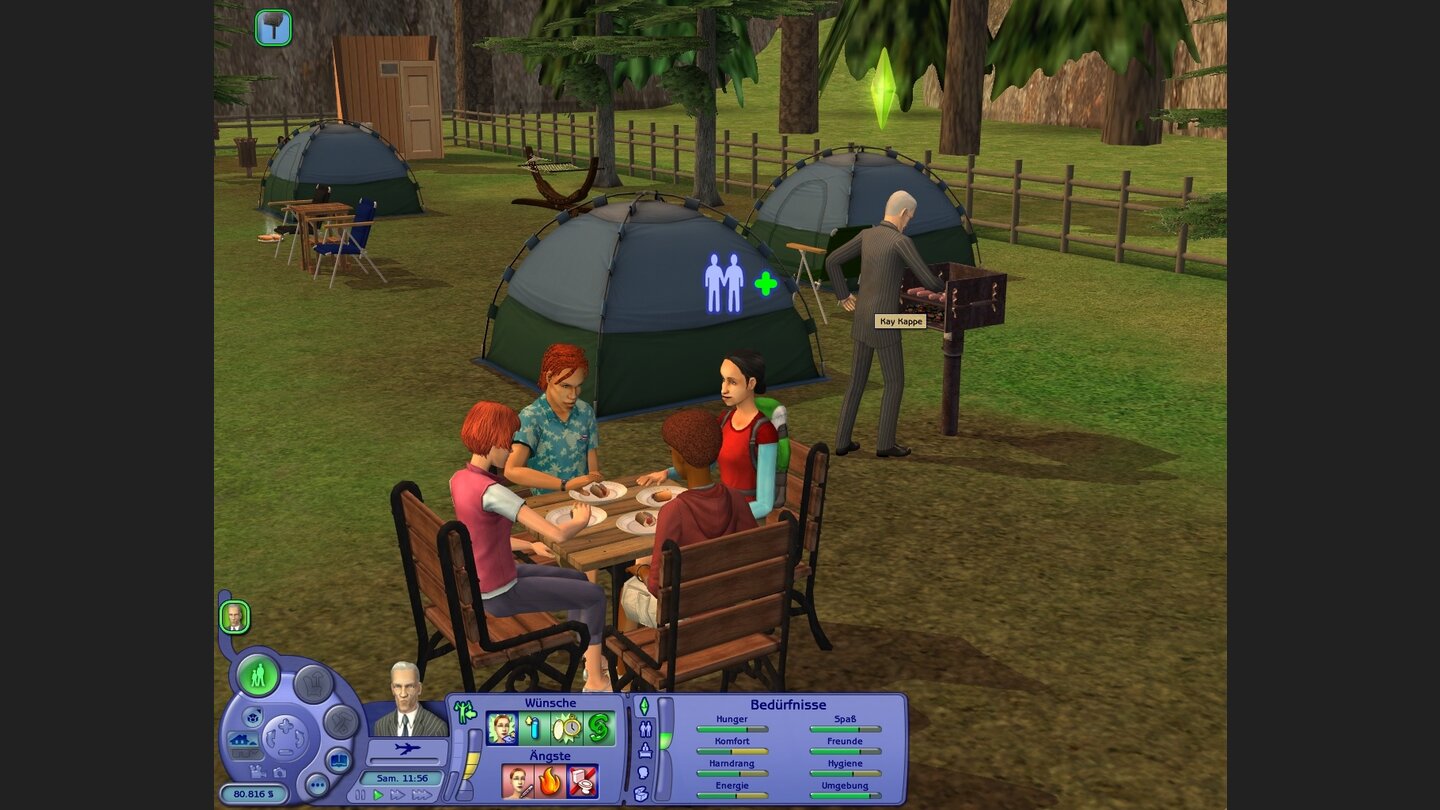This screenshot has height=810, width=1440.
Task: Open Build mode tools icon
Action: coord(342,720)
